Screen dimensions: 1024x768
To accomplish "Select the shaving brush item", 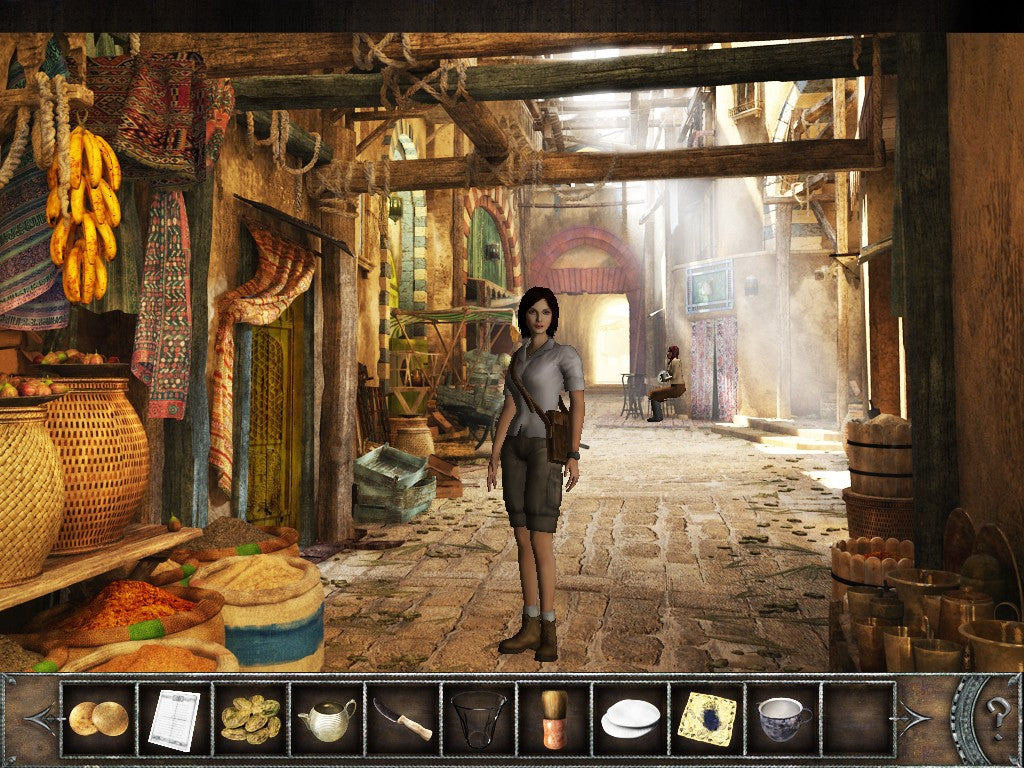I will pyautogui.click(x=554, y=718).
